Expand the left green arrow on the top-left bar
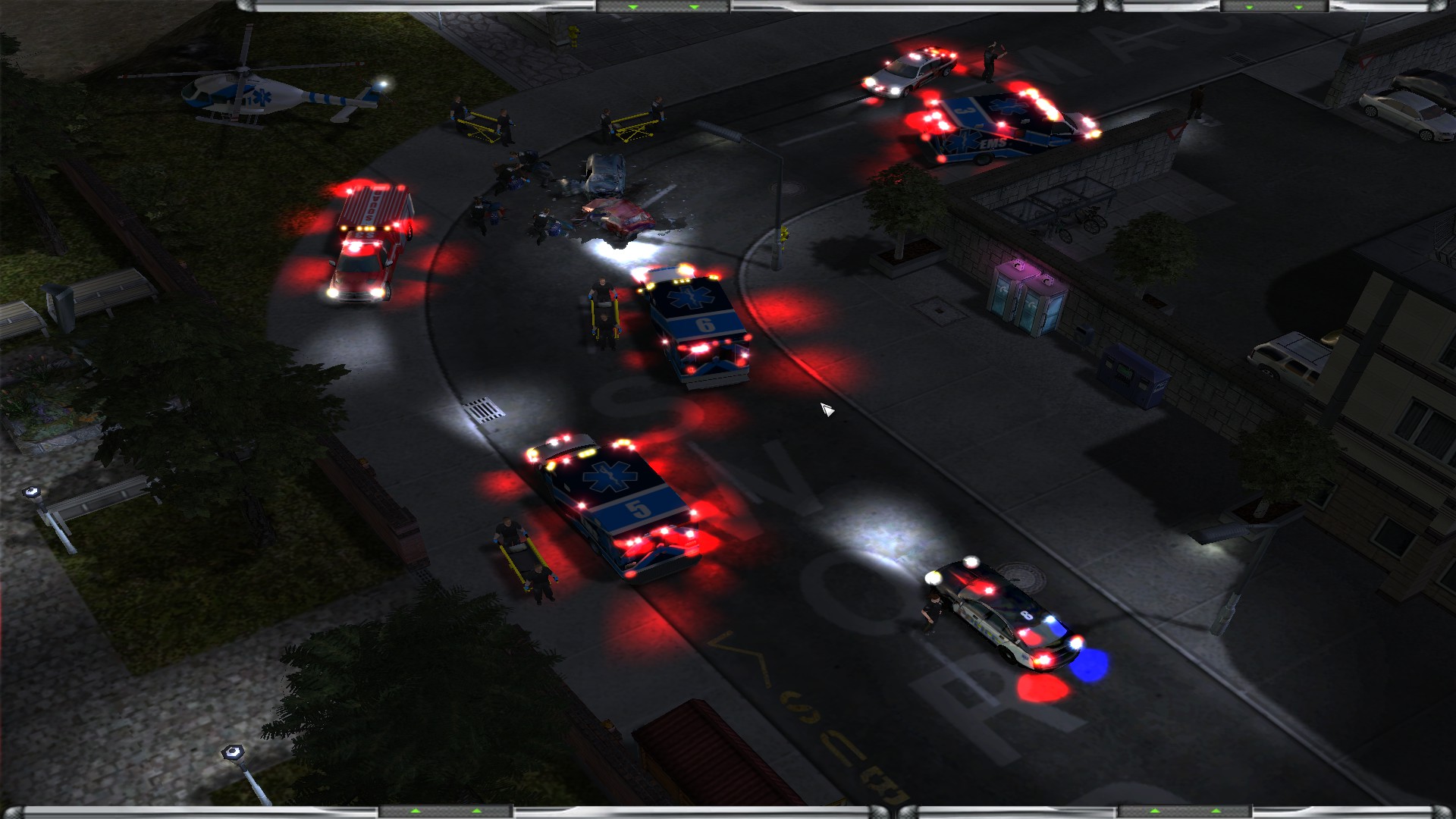The height and width of the screenshot is (819, 1456). (x=632, y=8)
